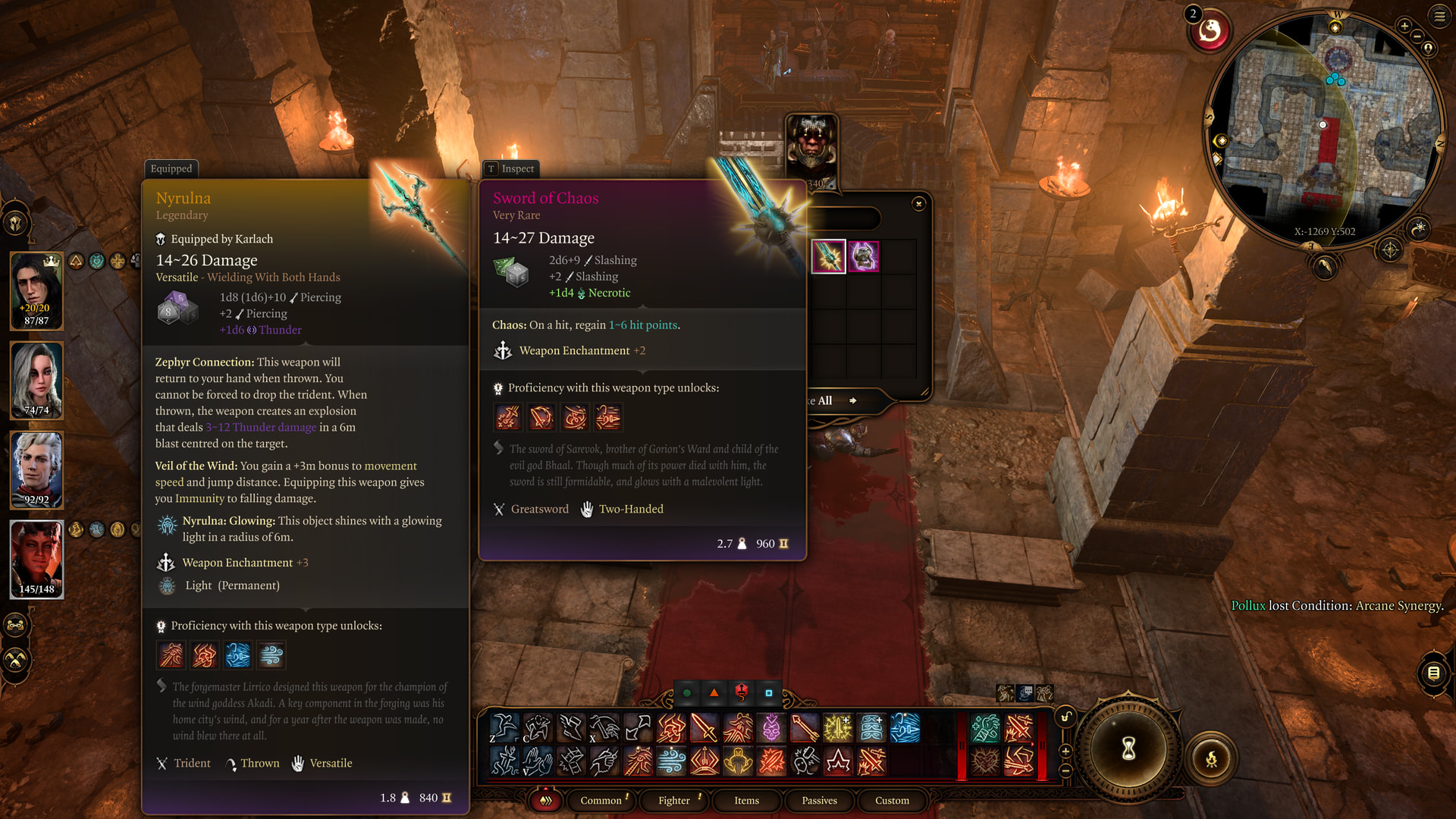Toggle the hotbar lock button

coord(1066,717)
